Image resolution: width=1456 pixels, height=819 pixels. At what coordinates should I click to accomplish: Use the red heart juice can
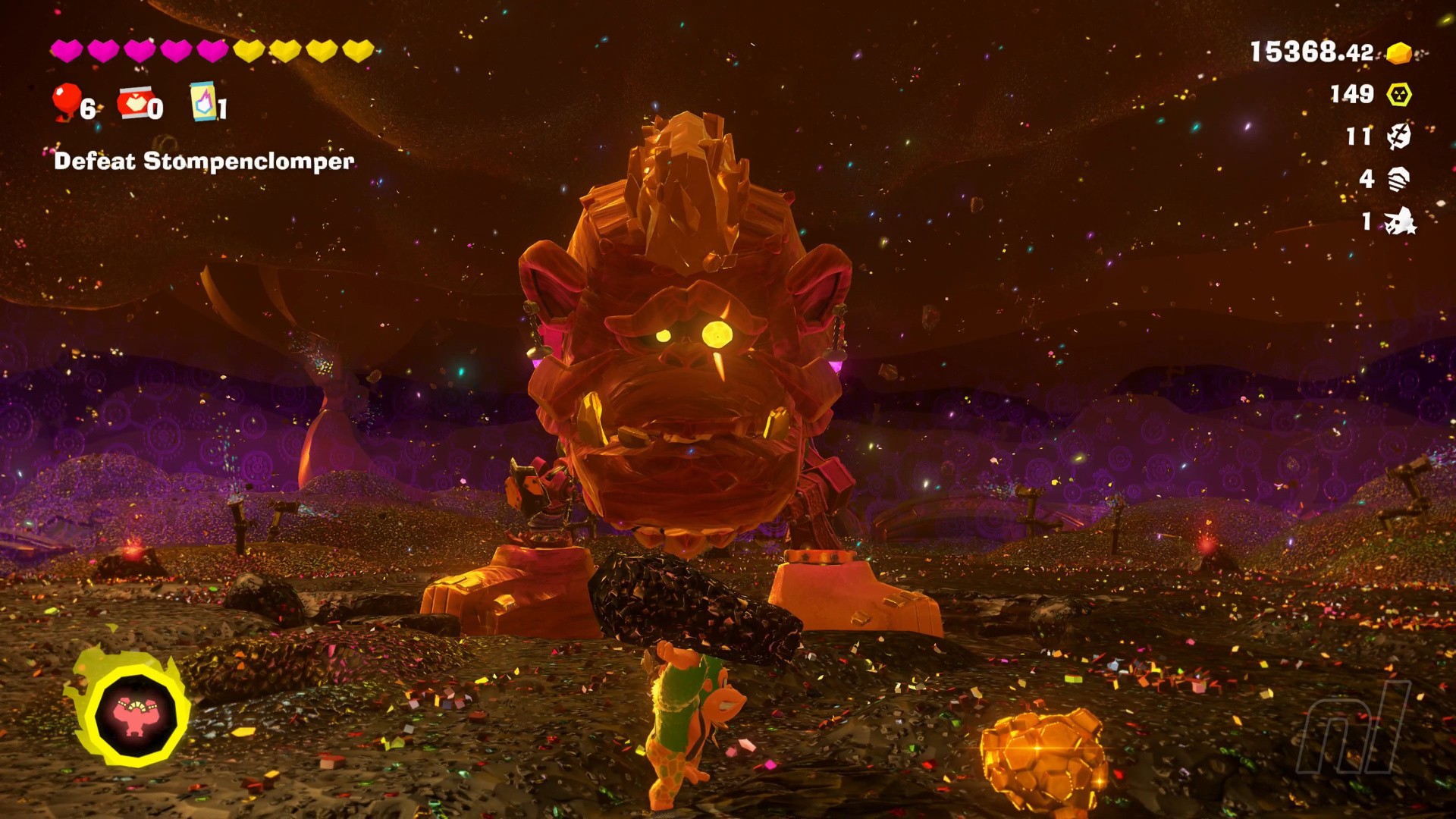click(x=135, y=102)
